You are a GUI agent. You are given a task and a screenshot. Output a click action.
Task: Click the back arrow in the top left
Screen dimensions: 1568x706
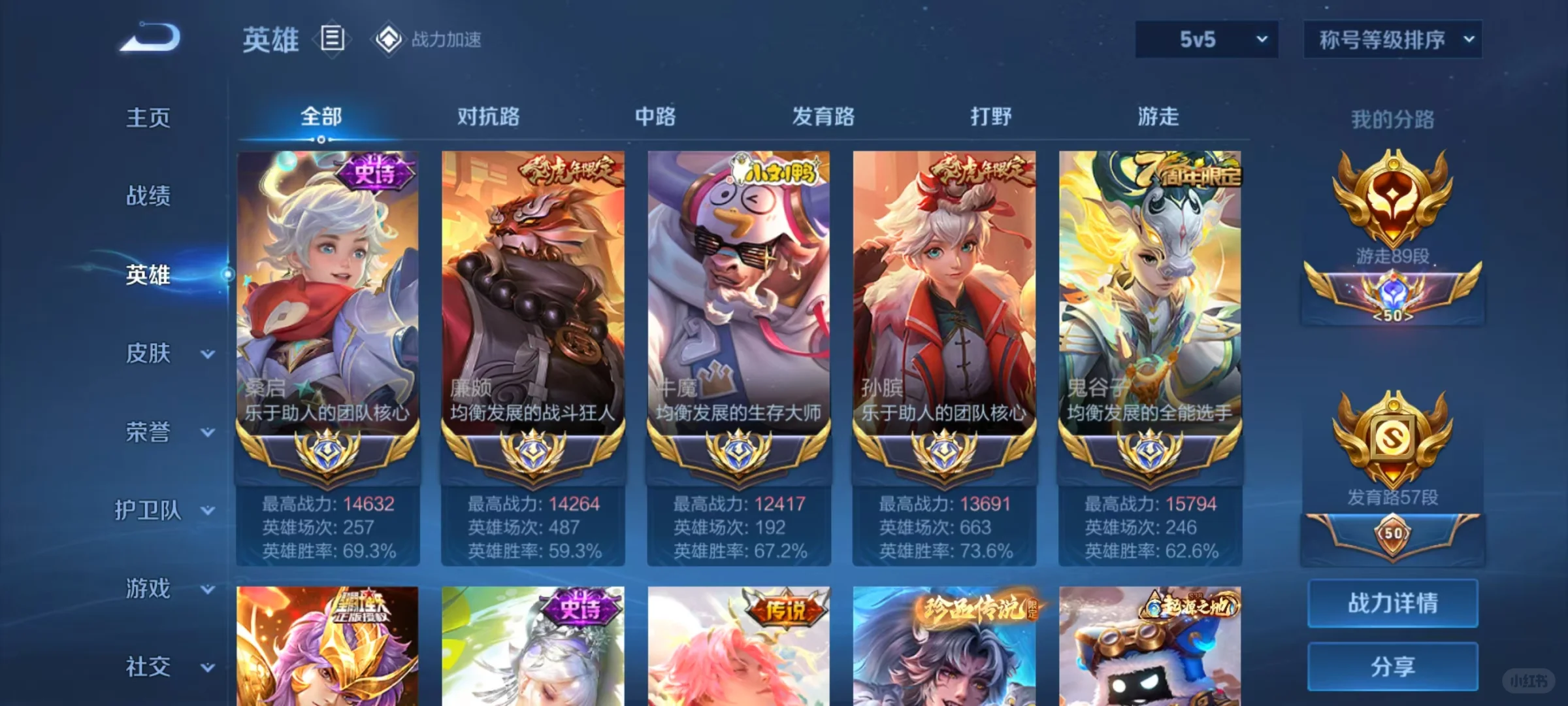click(x=149, y=38)
